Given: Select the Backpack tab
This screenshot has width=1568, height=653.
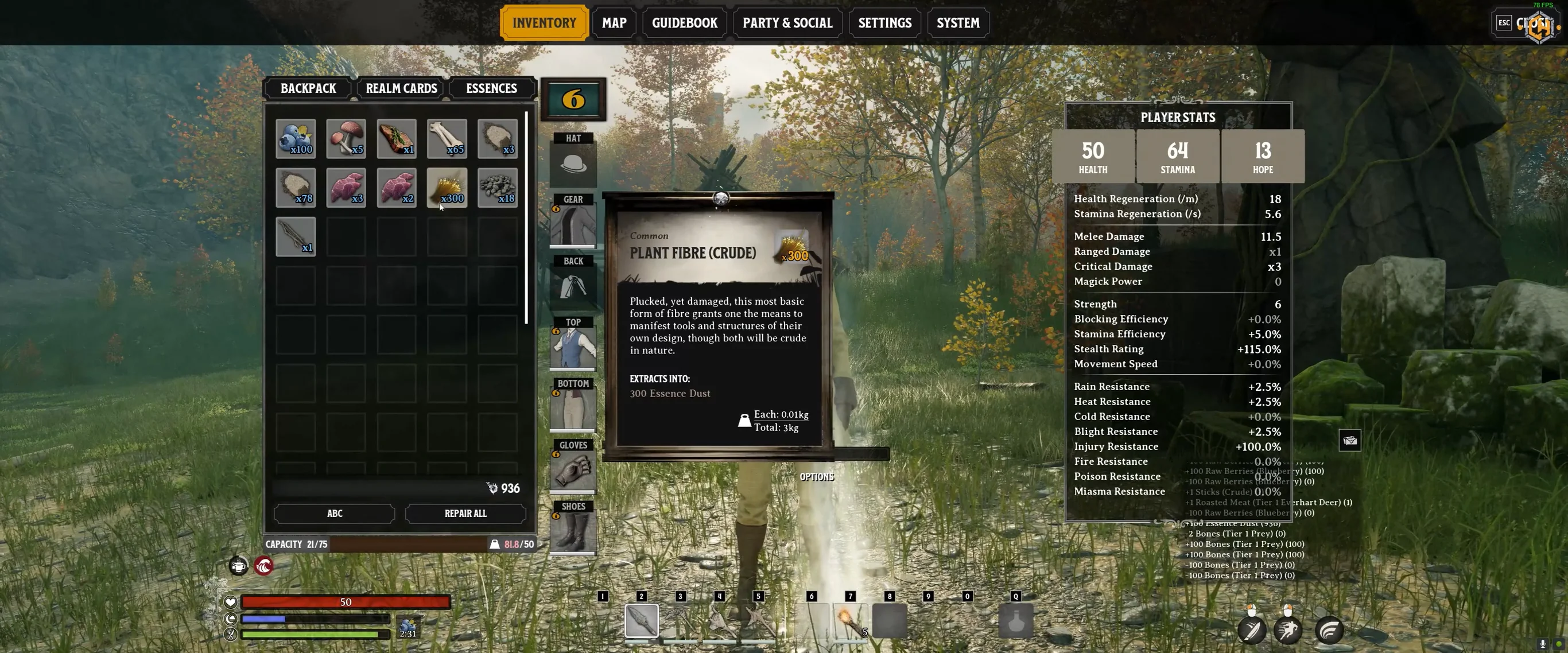Looking at the screenshot, I should pos(308,88).
